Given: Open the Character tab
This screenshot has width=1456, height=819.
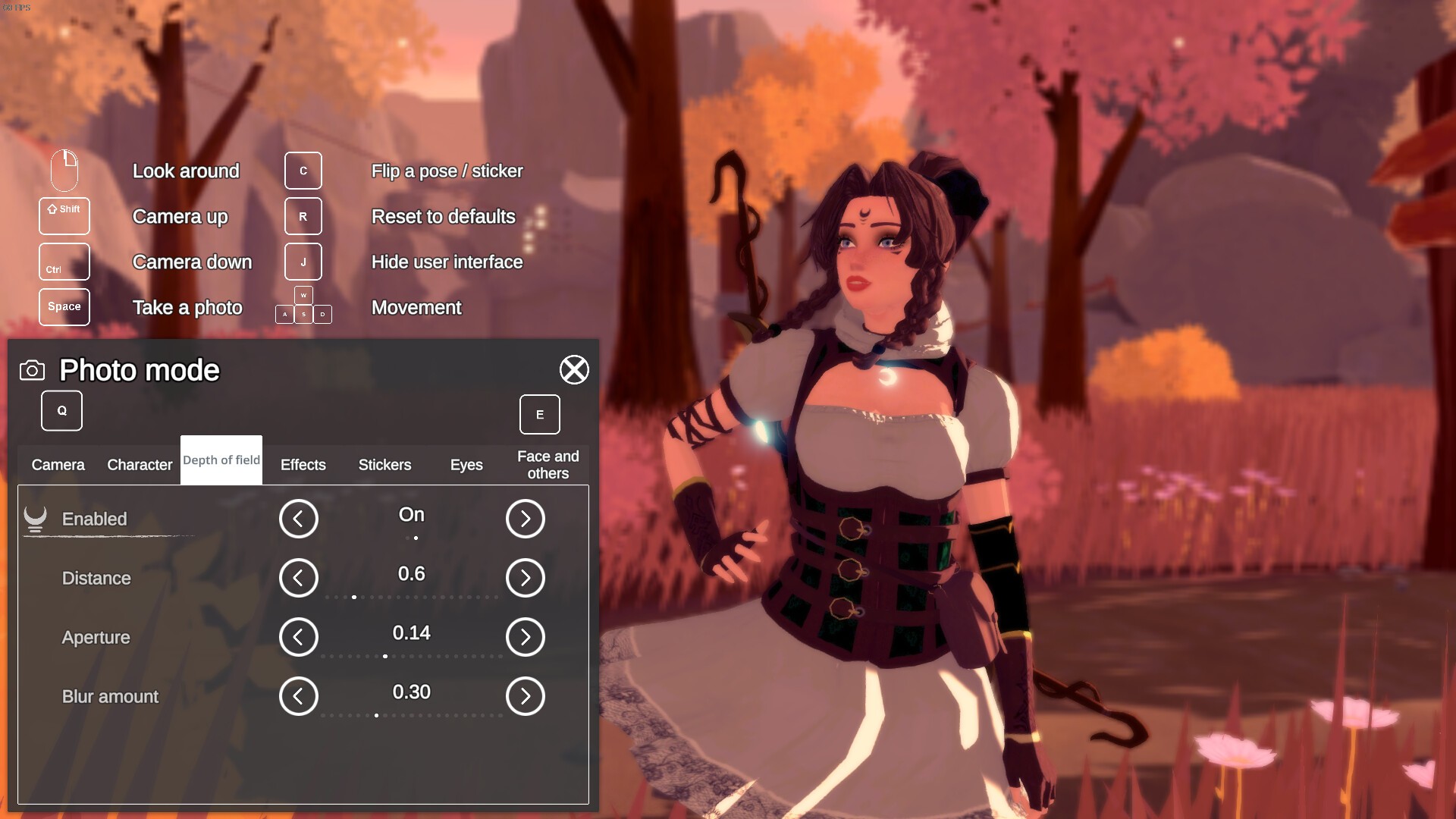Looking at the screenshot, I should pyautogui.click(x=140, y=465).
